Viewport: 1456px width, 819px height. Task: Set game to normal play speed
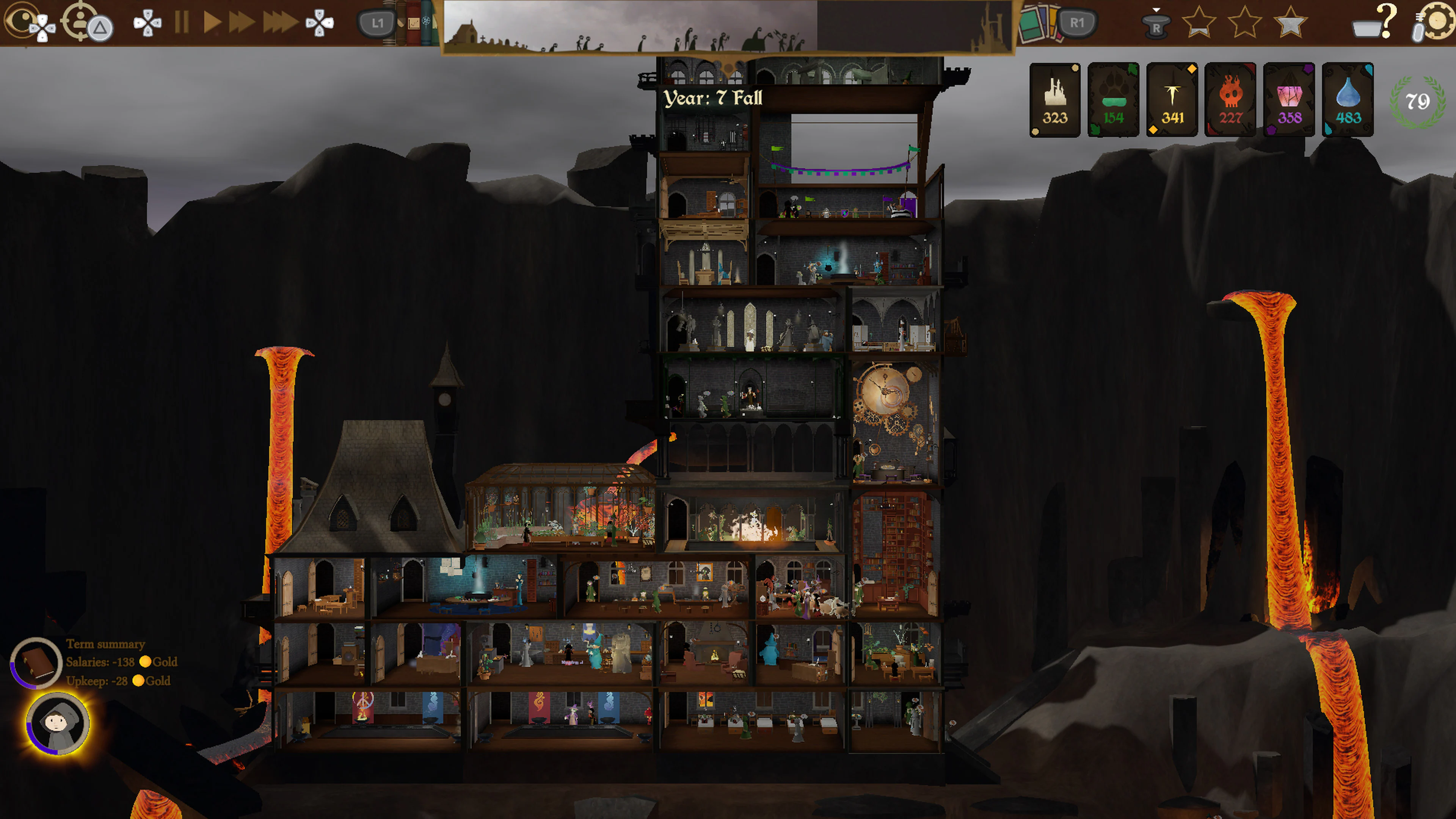[x=212, y=23]
